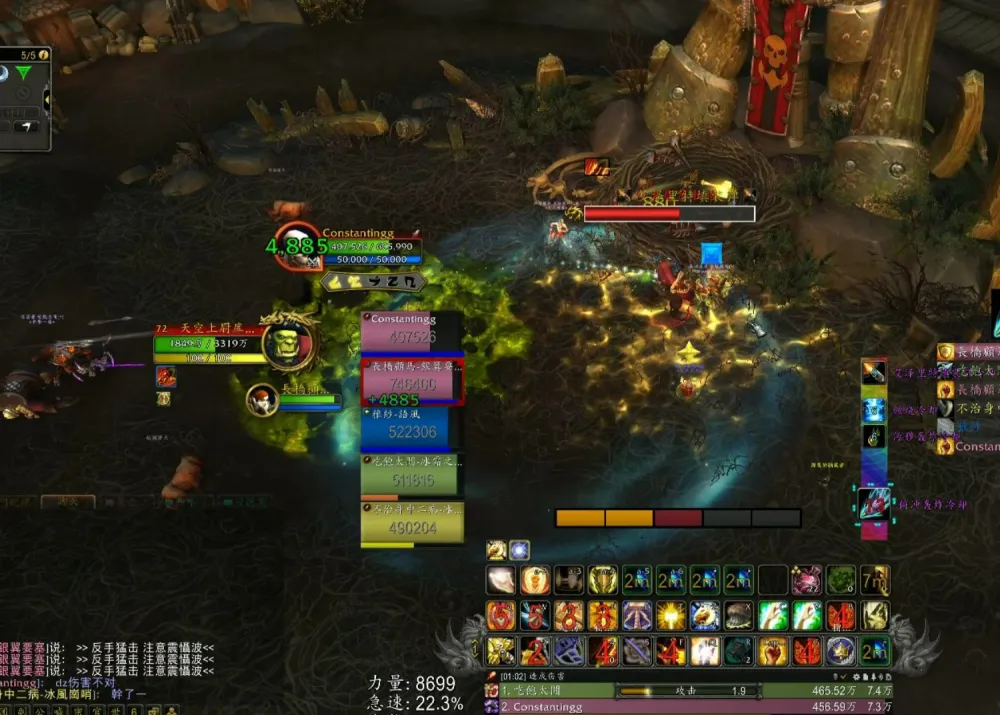This screenshot has height=715, width=1000.
Task: Activate the white horse mount ability
Action: [704, 616]
